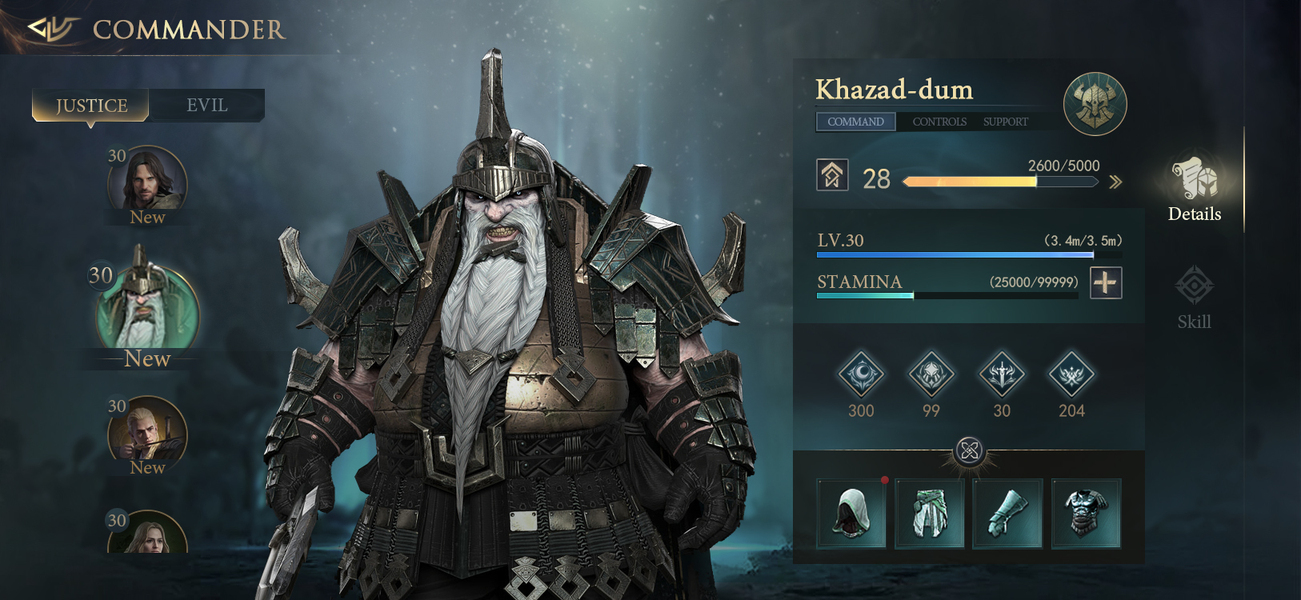Open the Details panel

tap(1194, 190)
